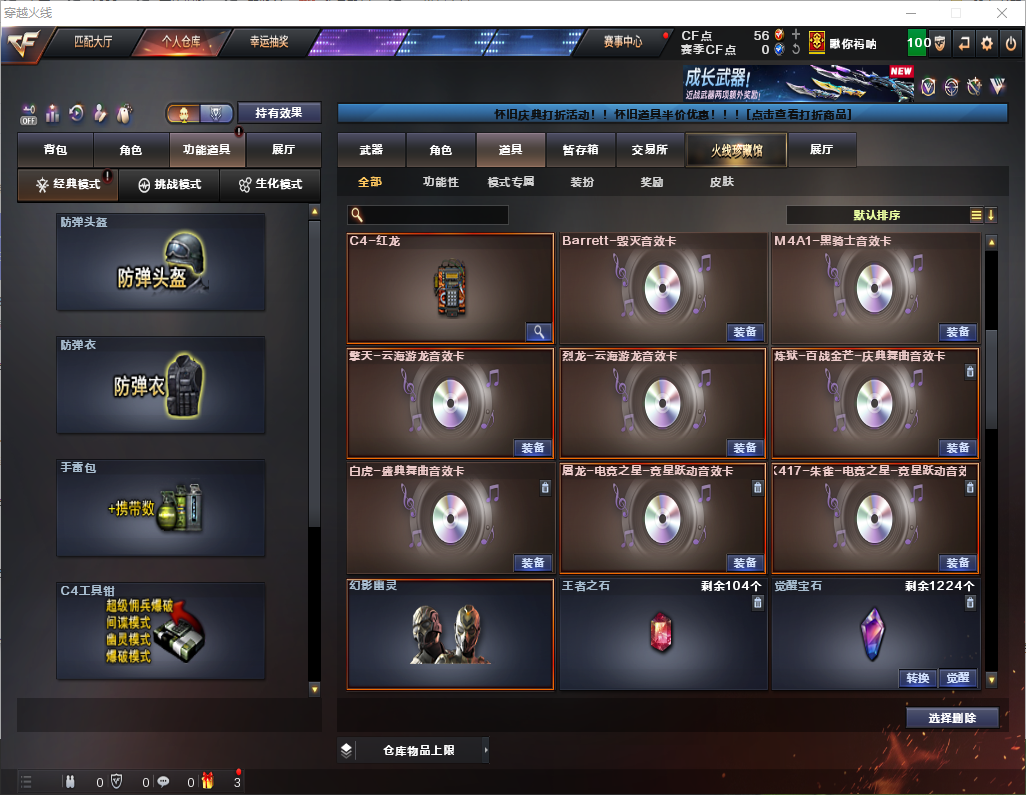Image resolution: width=1026 pixels, height=795 pixels.
Task: Choose the 选择删除 delete button
Action: click(x=952, y=718)
